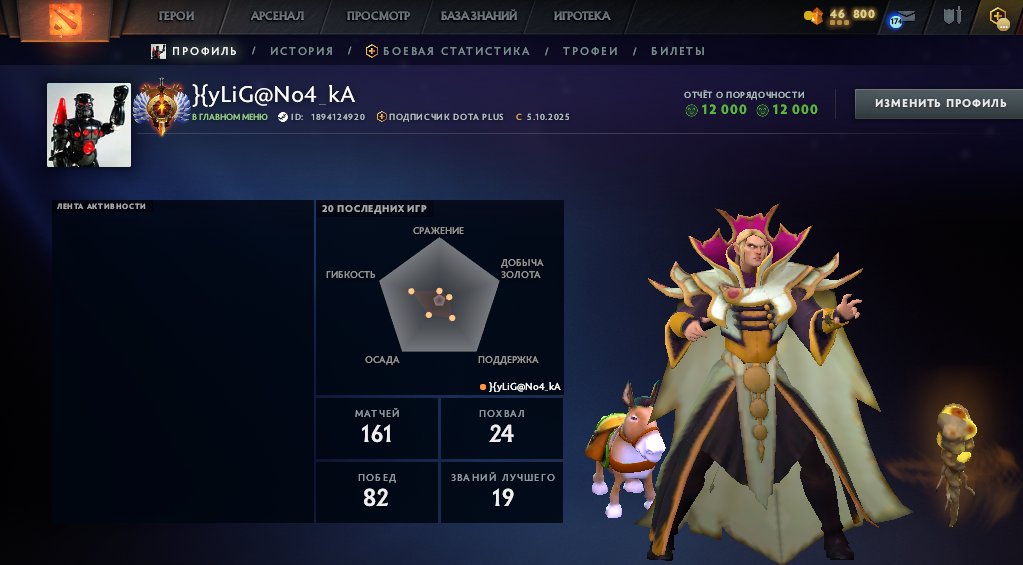Viewport: 1023px width, 565px height.
Task: Show the ТРОФЕИ tab
Action: click(x=590, y=51)
